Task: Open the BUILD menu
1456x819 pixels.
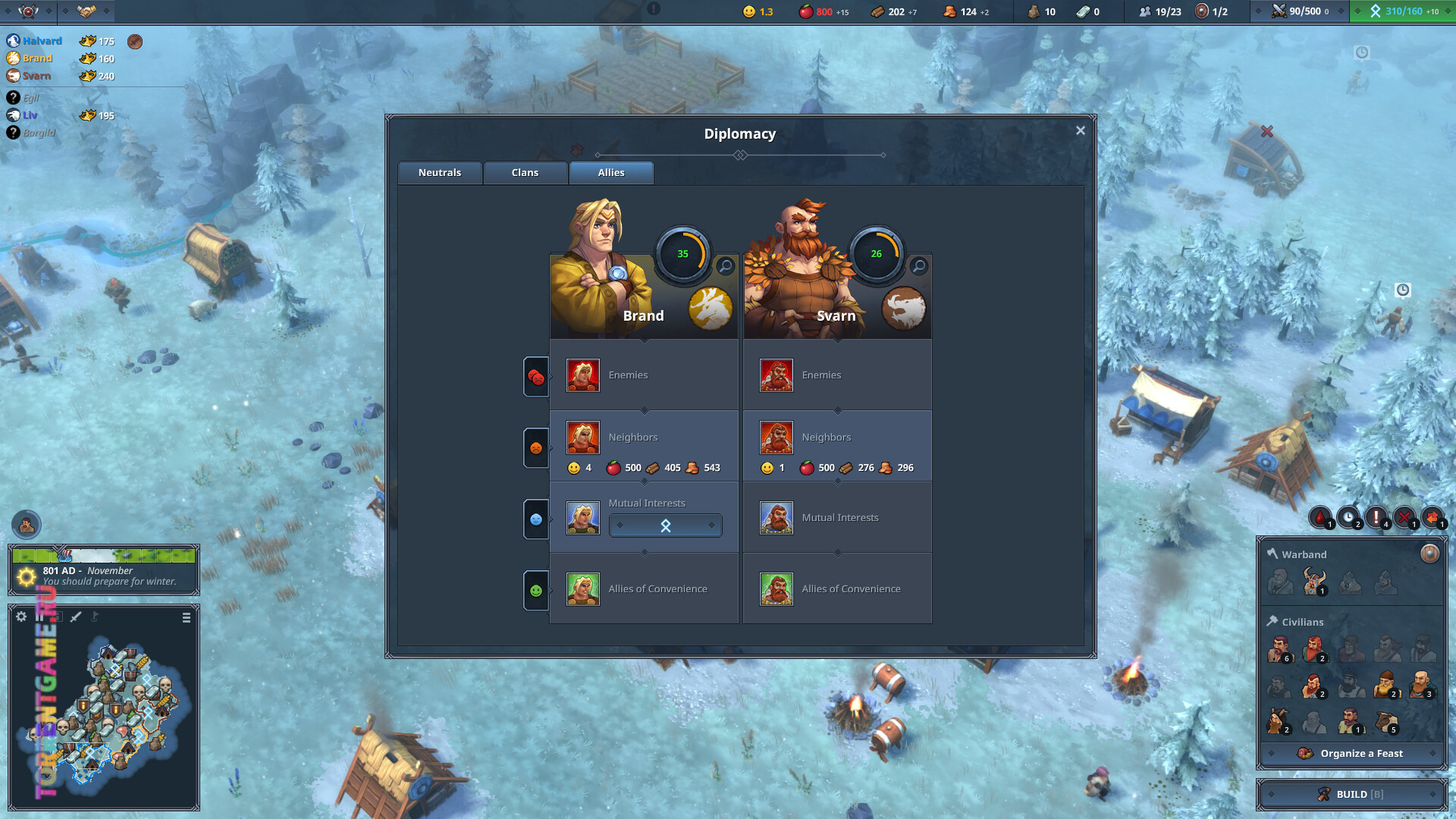Action: [x=1352, y=794]
